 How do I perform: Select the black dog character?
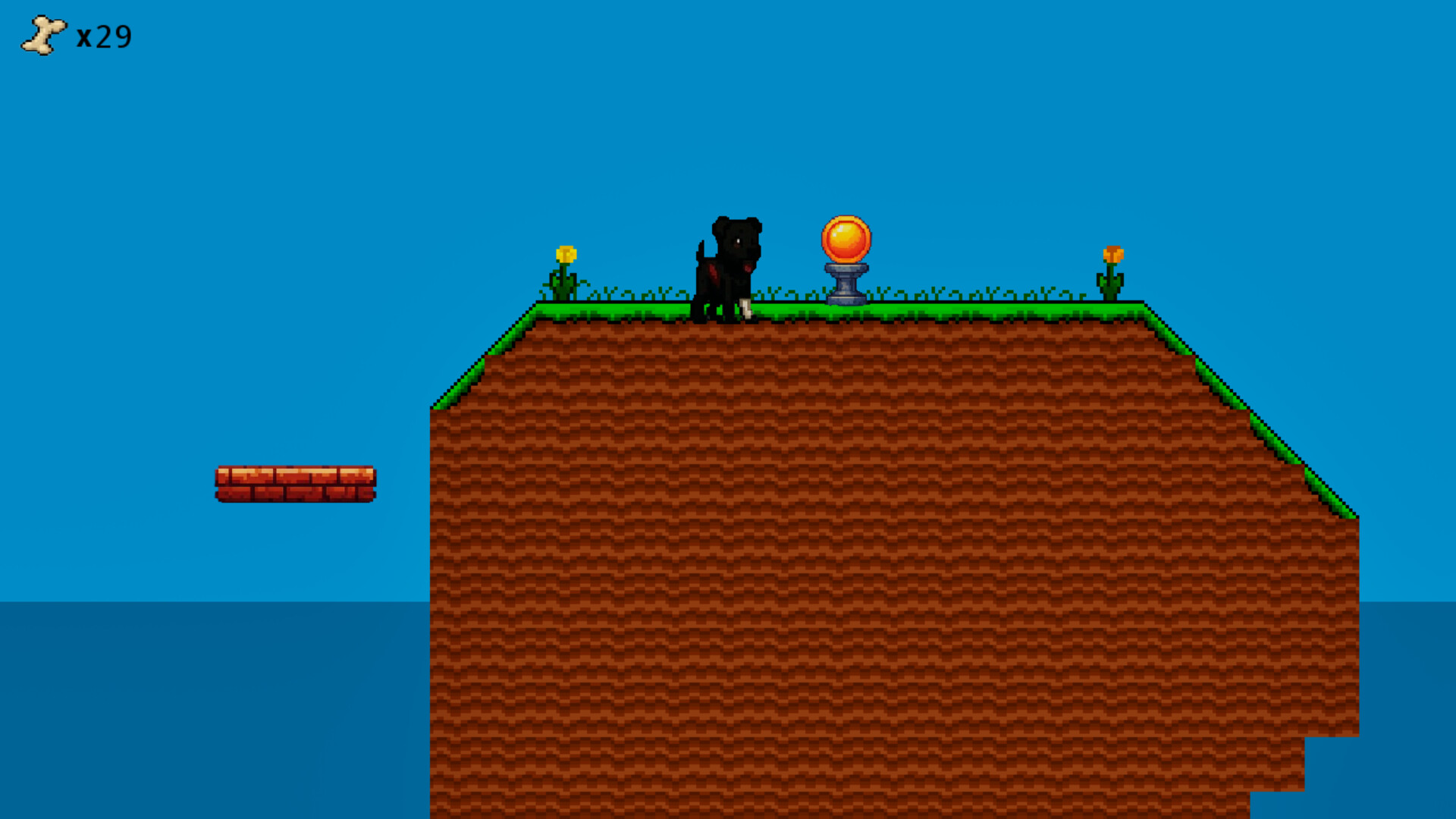pyautogui.click(x=728, y=265)
